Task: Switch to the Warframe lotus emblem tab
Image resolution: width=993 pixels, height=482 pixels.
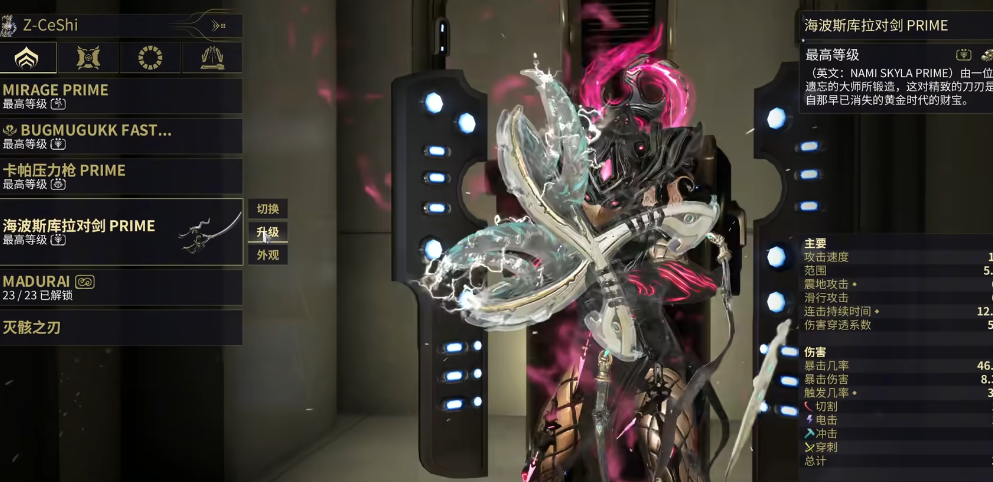Action: 28,59
